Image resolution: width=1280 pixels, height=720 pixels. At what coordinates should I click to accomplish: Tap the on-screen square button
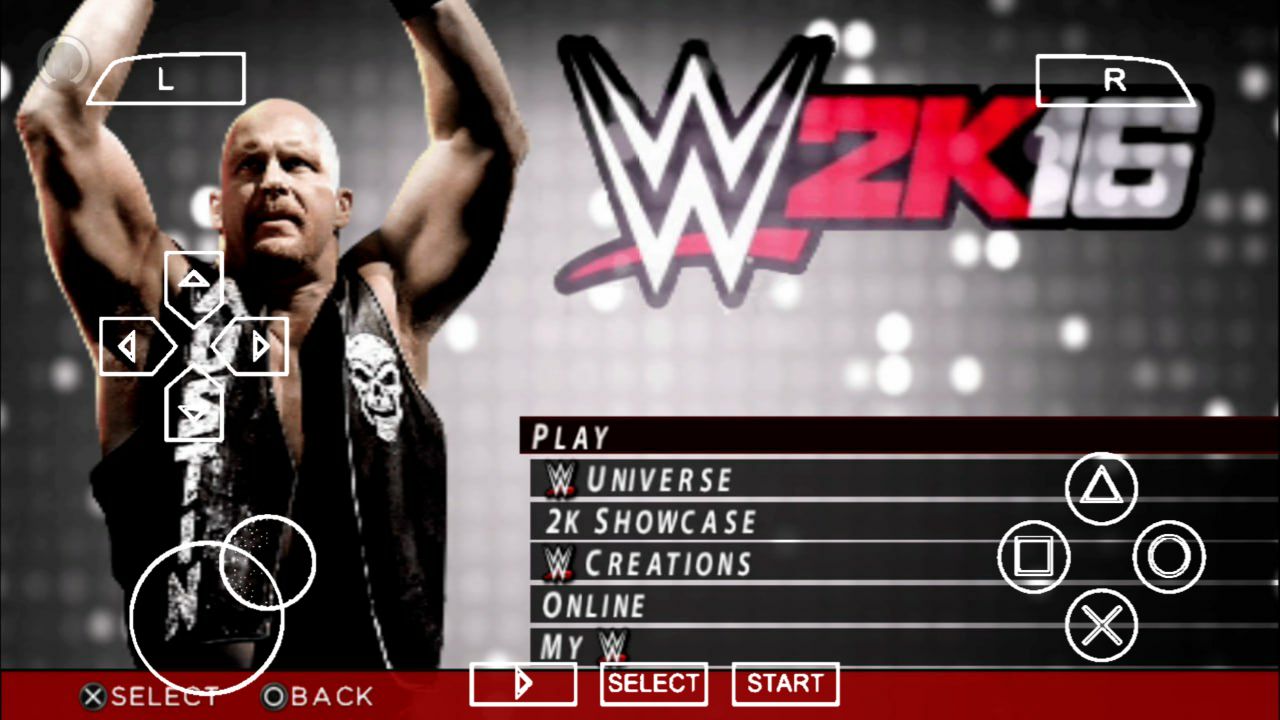[1034, 557]
